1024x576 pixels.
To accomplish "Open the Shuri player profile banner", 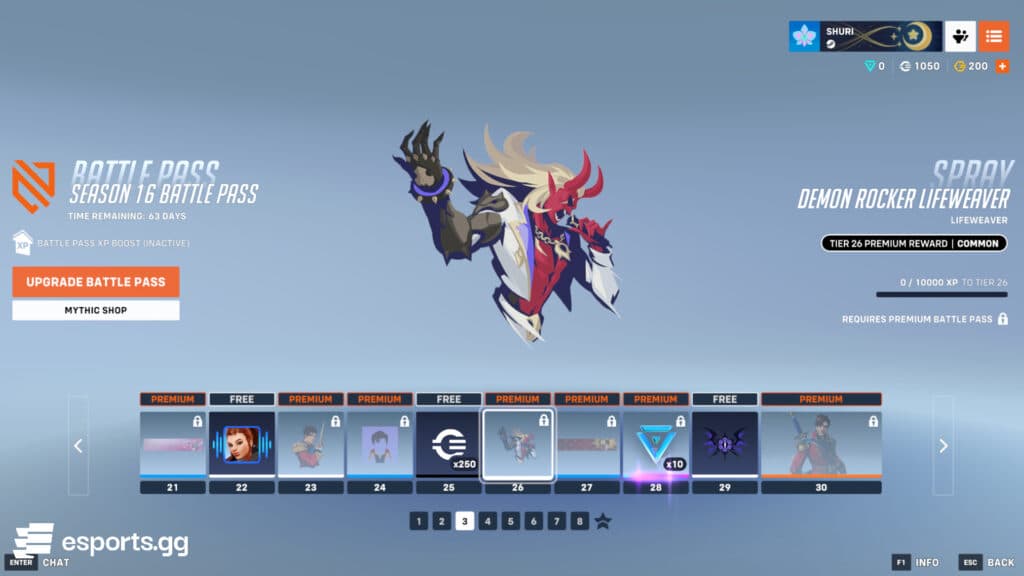I will pyautogui.click(x=865, y=37).
